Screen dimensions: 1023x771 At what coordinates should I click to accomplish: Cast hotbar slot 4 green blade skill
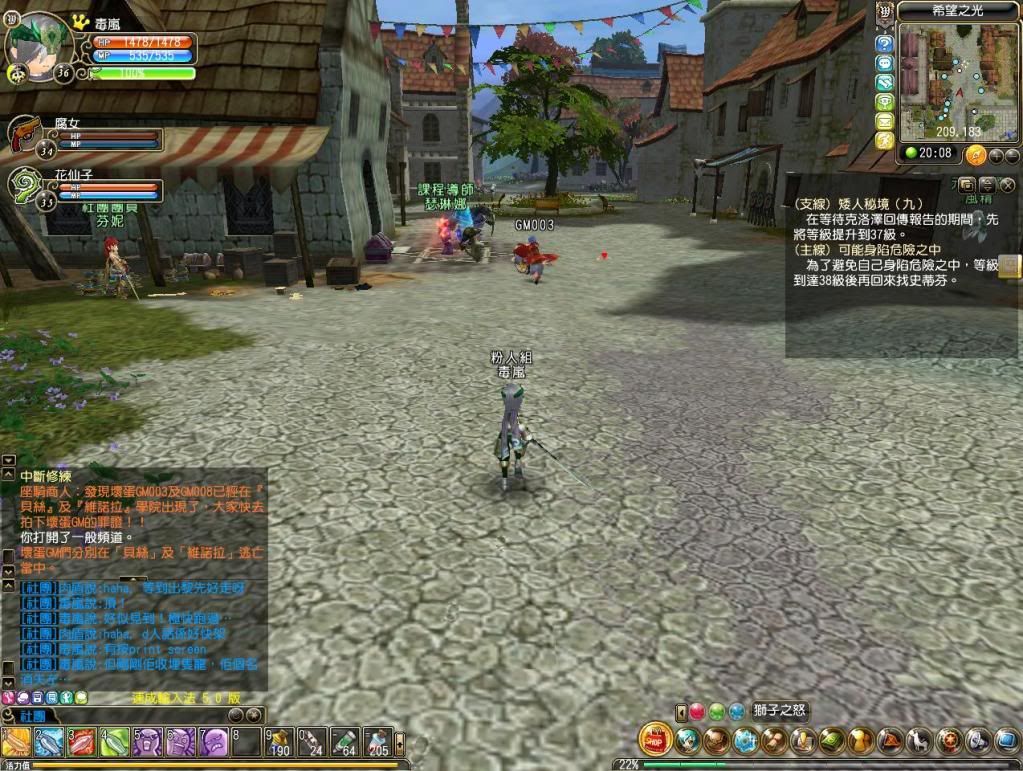coord(115,742)
